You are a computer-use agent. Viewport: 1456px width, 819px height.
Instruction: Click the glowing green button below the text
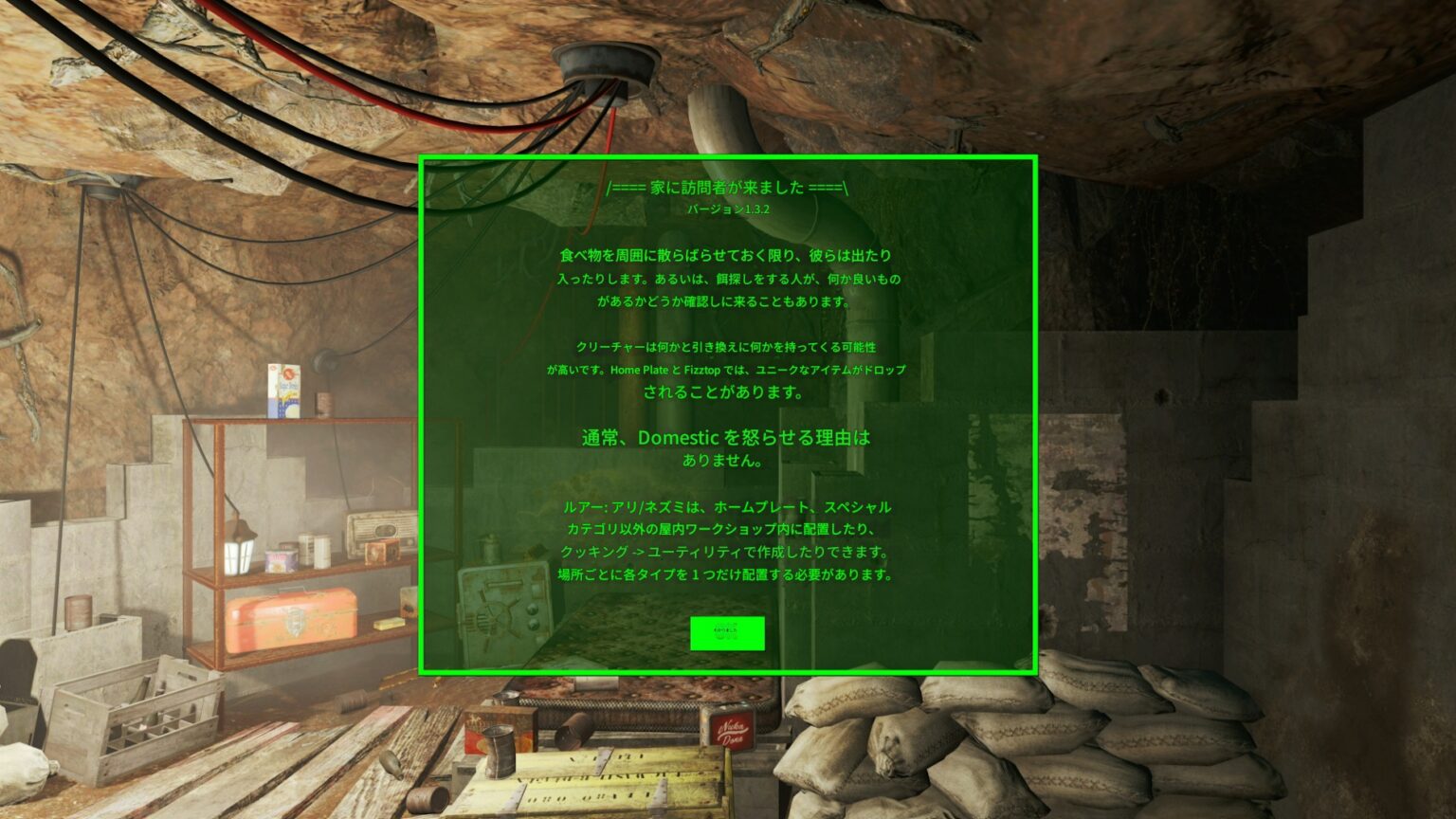point(730,633)
